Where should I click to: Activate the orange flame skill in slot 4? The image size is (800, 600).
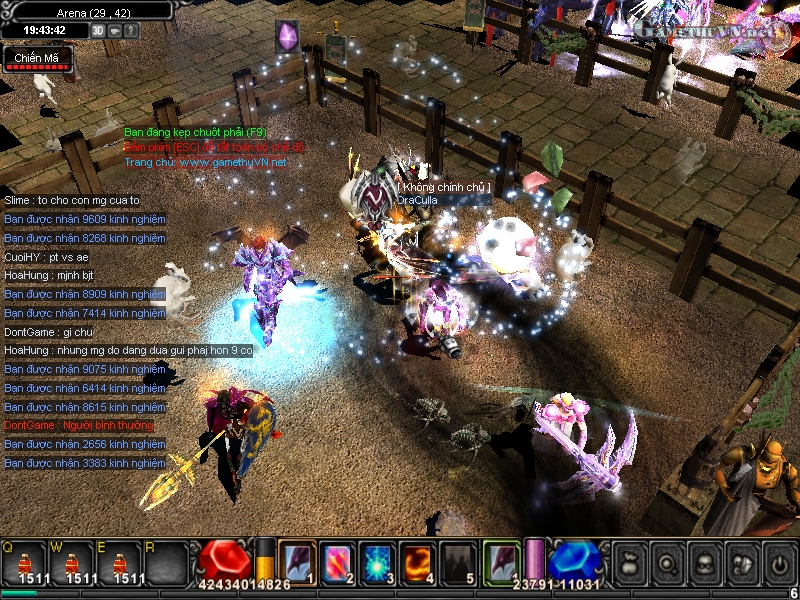[417, 563]
